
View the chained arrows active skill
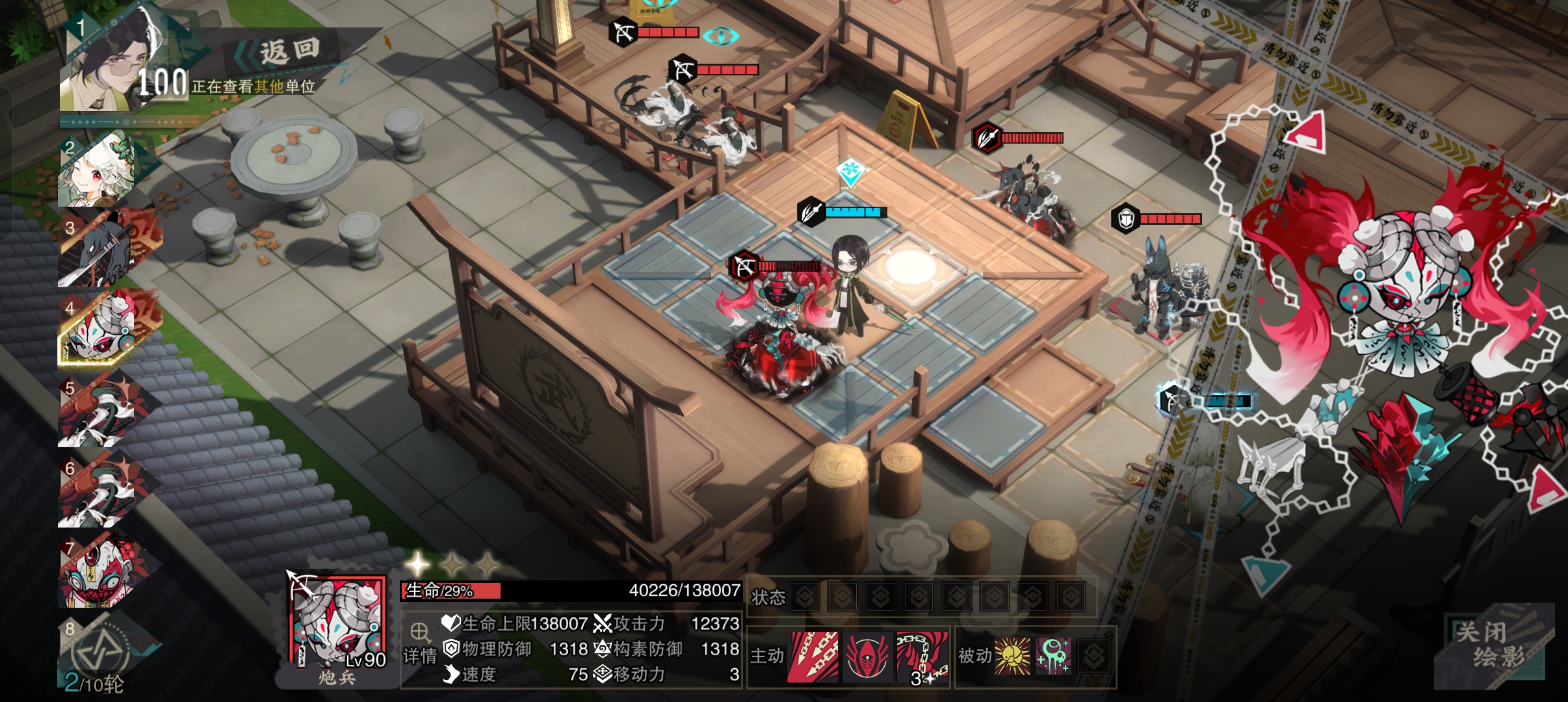pos(813,656)
